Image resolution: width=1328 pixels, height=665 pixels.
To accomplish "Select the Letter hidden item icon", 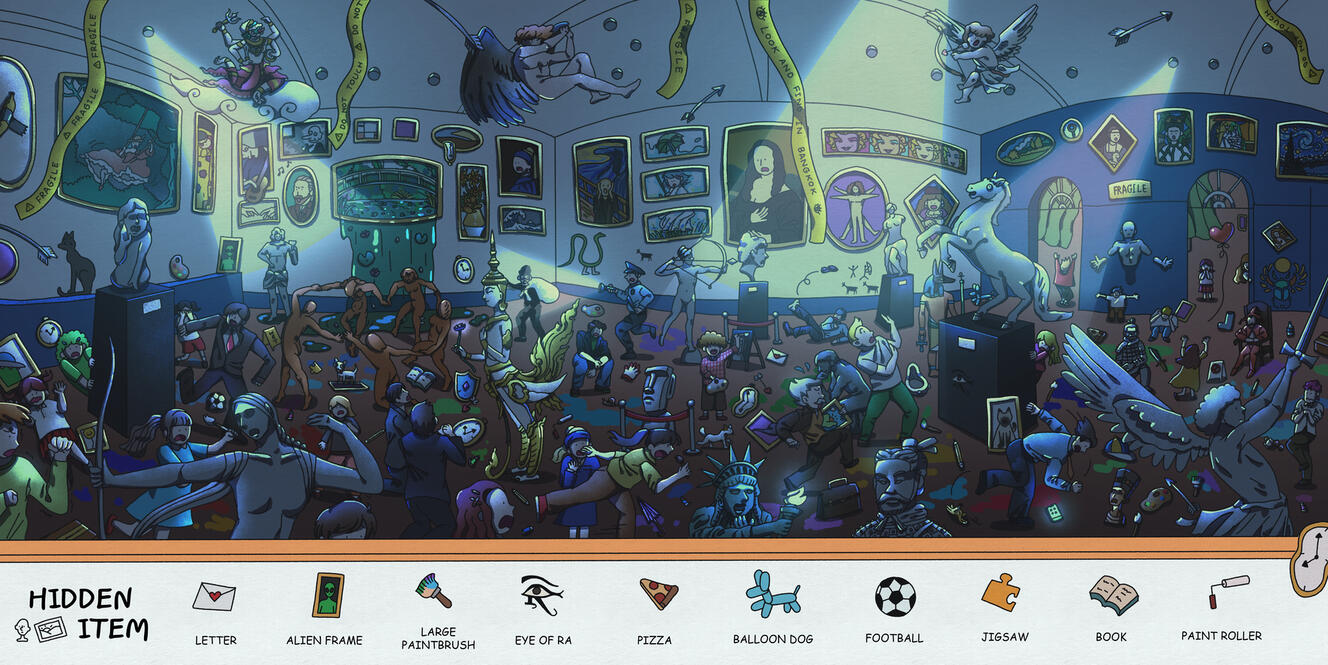I will [x=214, y=597].
